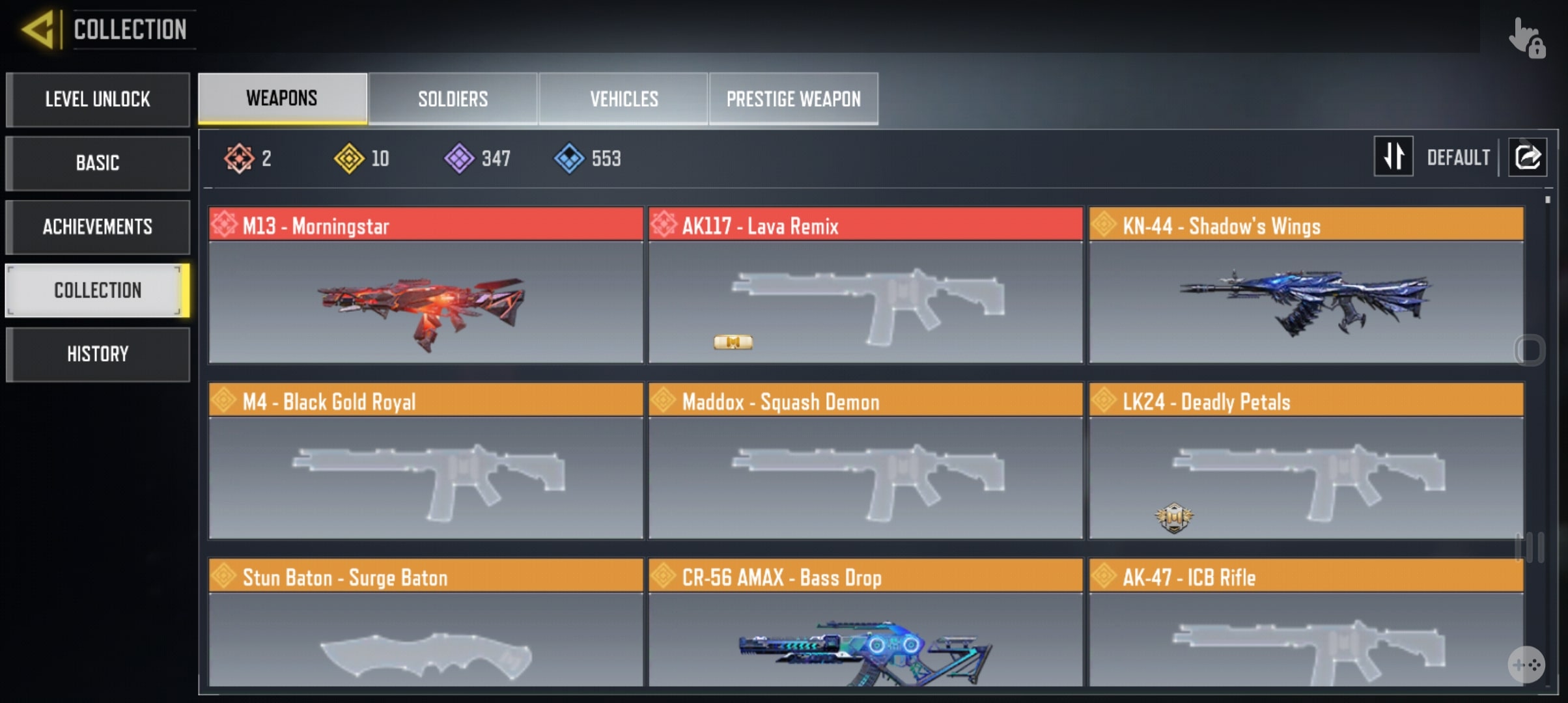Click the share icon button
The height and width of the screenshot is (703, 1568).
1528,157
